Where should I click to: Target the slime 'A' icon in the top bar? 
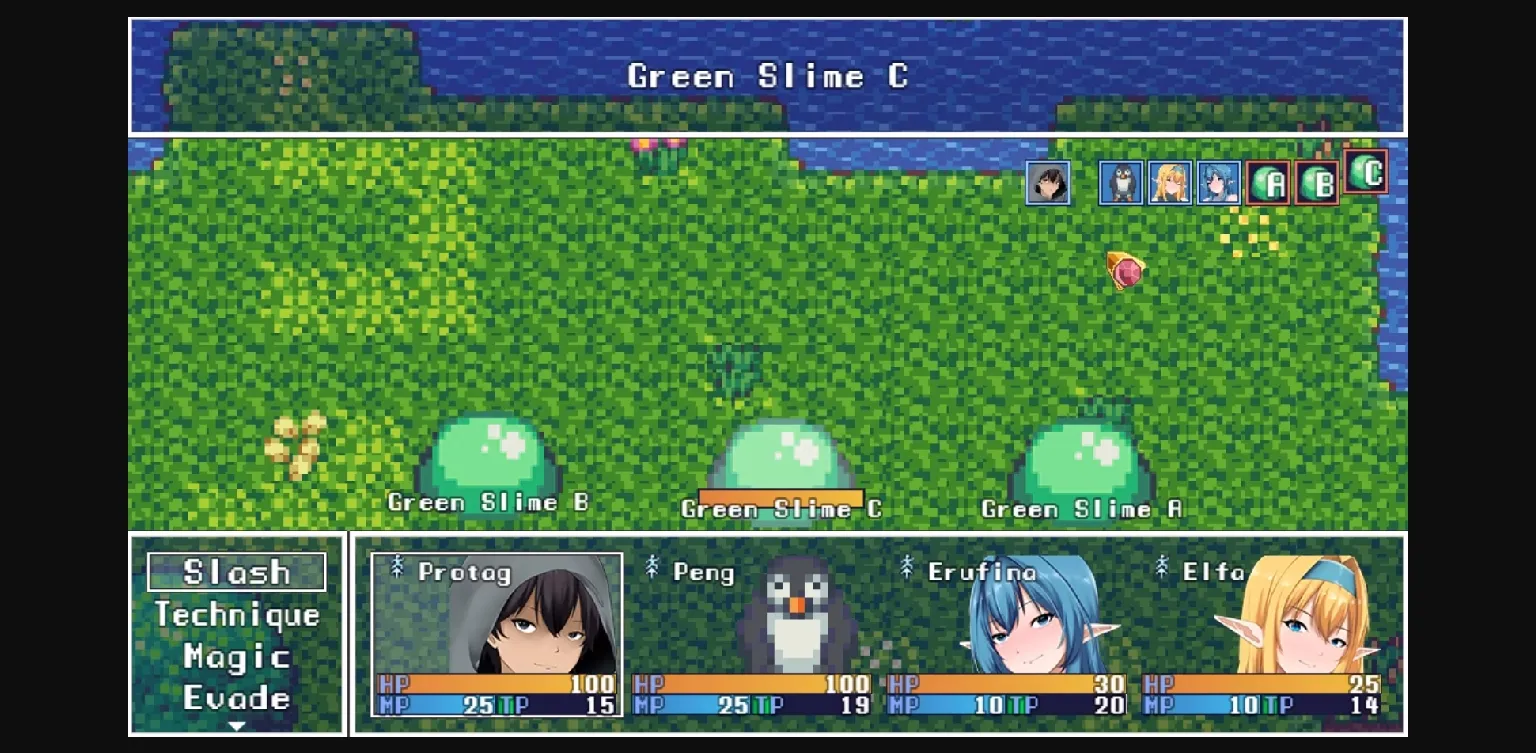1267,183
